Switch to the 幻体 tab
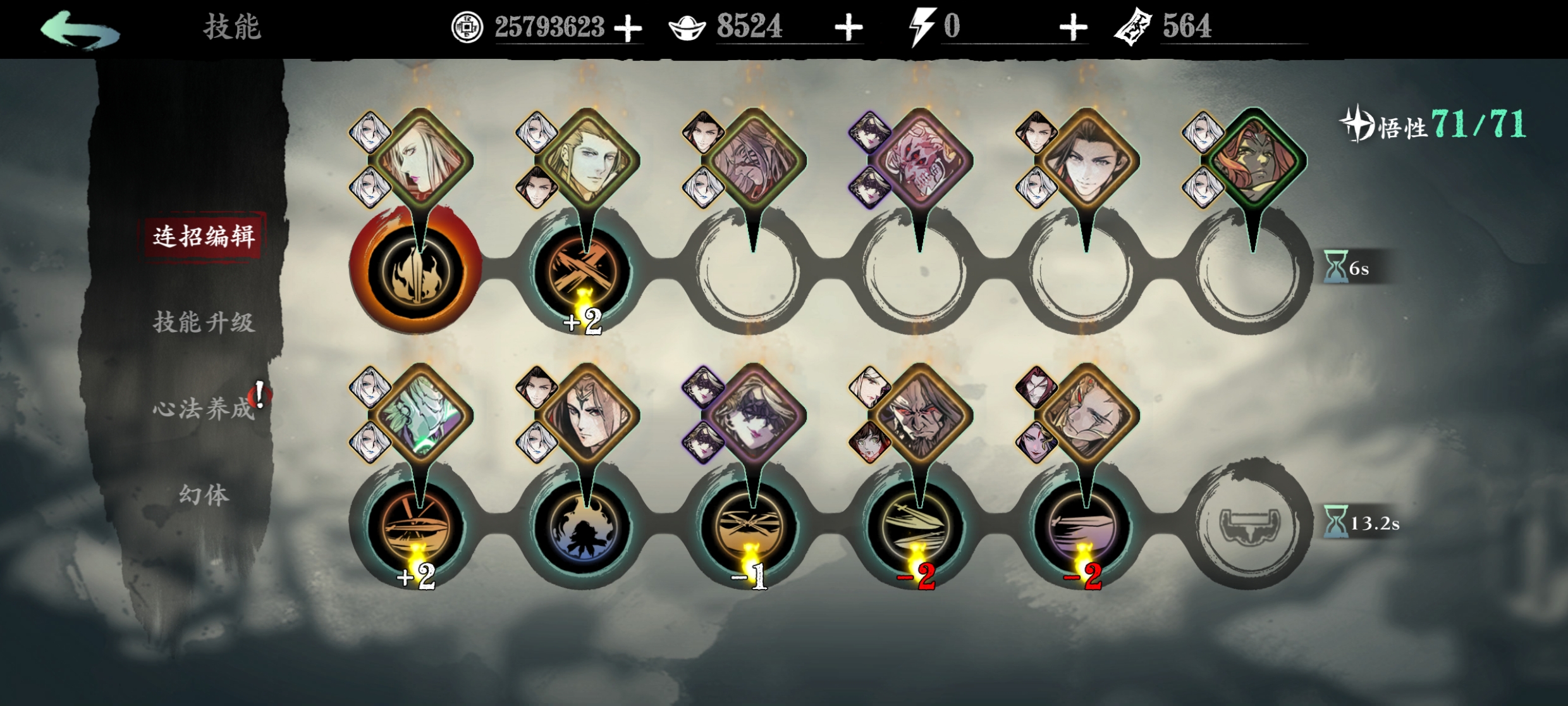 203,495
